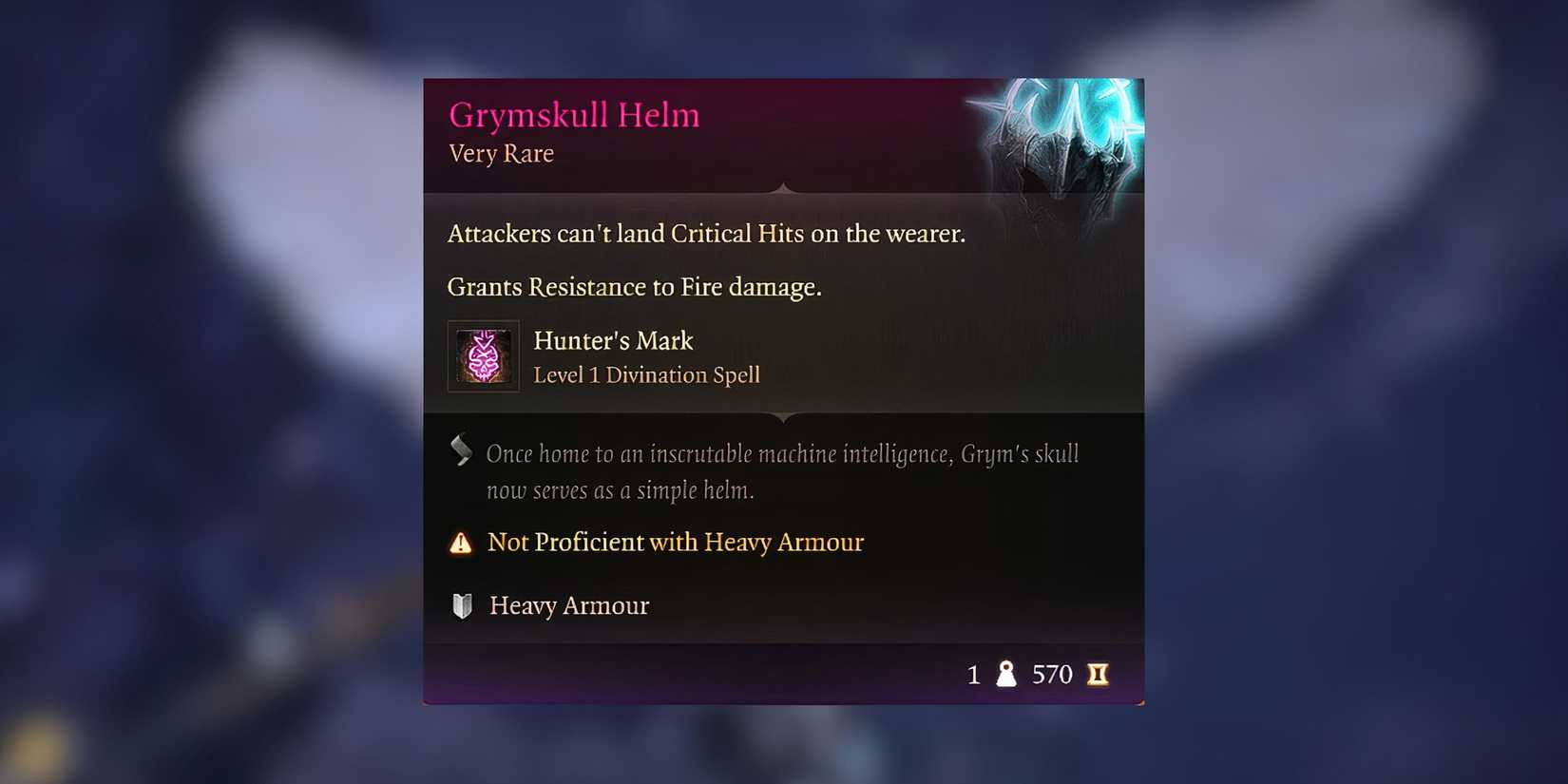The height and width of the screenshot is (784, 1568).
Task: Click the Not Proficient with Heavy Armour warning text
Action: click(x=675, y=542)
